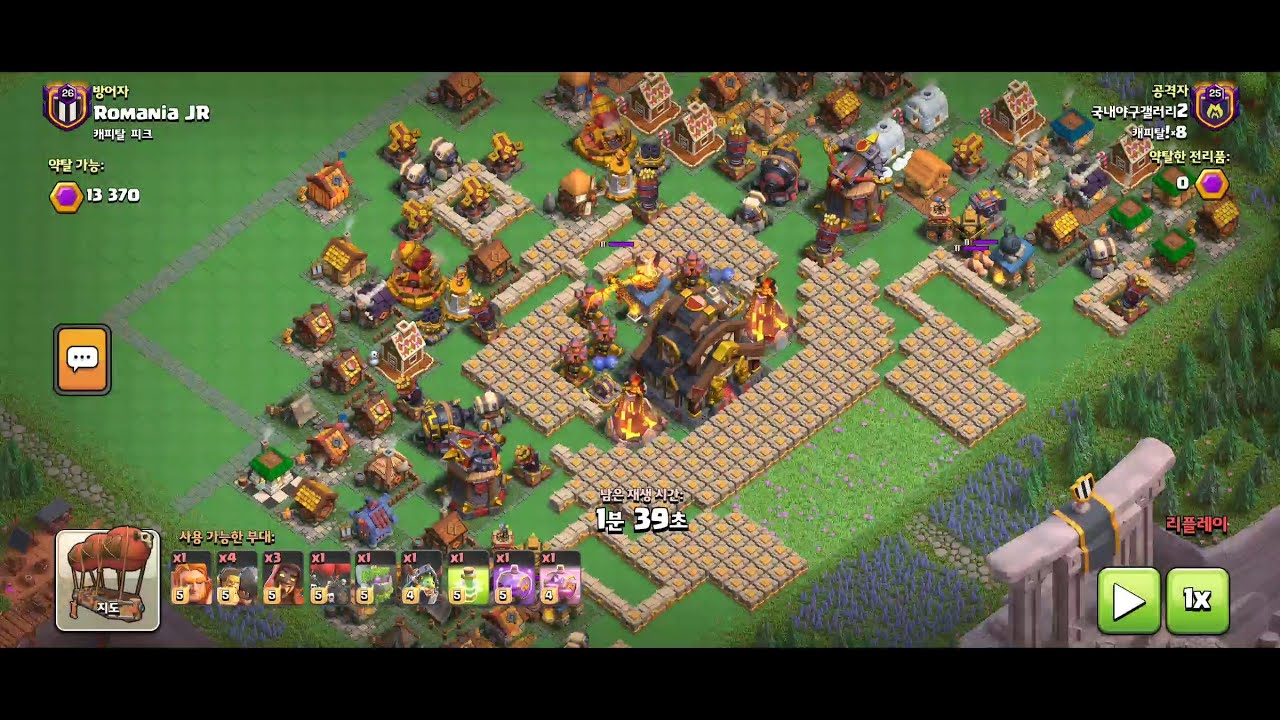Choose the hooded goblin troop card
Viewport: 1280px width, 720px height.
pyautogui.click(x=422, y=578)
